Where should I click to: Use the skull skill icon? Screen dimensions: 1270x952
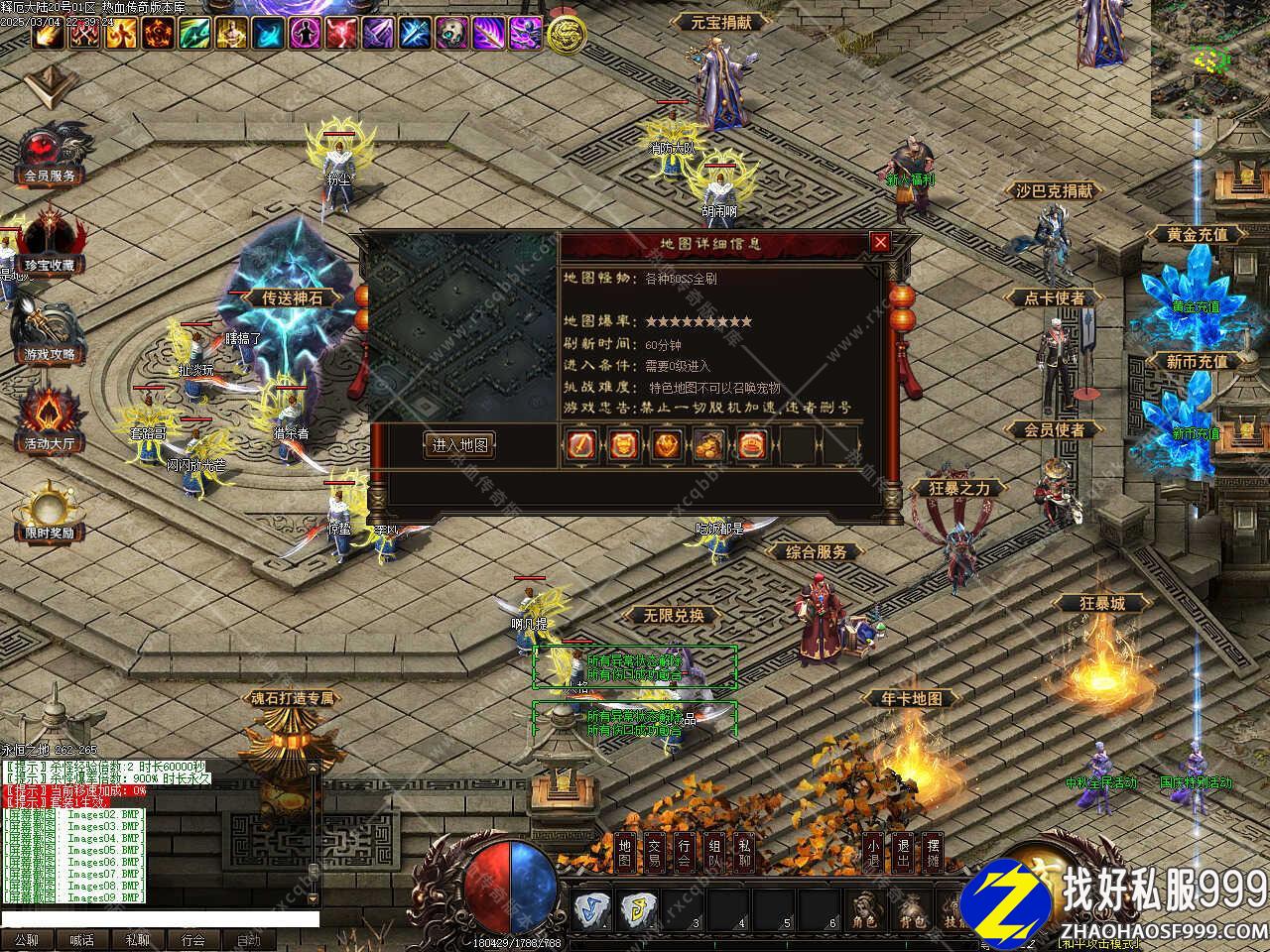(452, 34)
